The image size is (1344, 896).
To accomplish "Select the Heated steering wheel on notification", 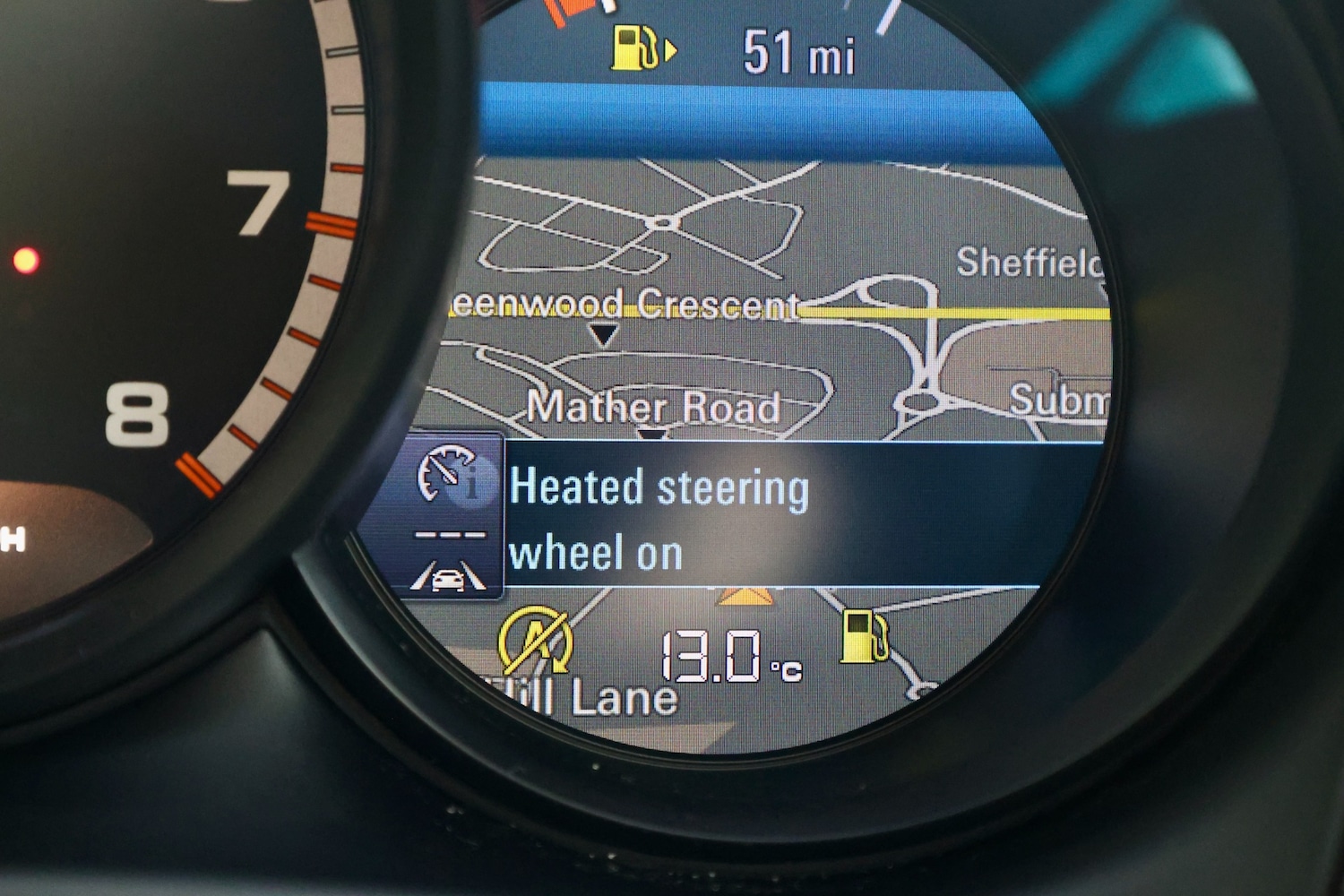I will pyautogui.click(x=659, y=520).
